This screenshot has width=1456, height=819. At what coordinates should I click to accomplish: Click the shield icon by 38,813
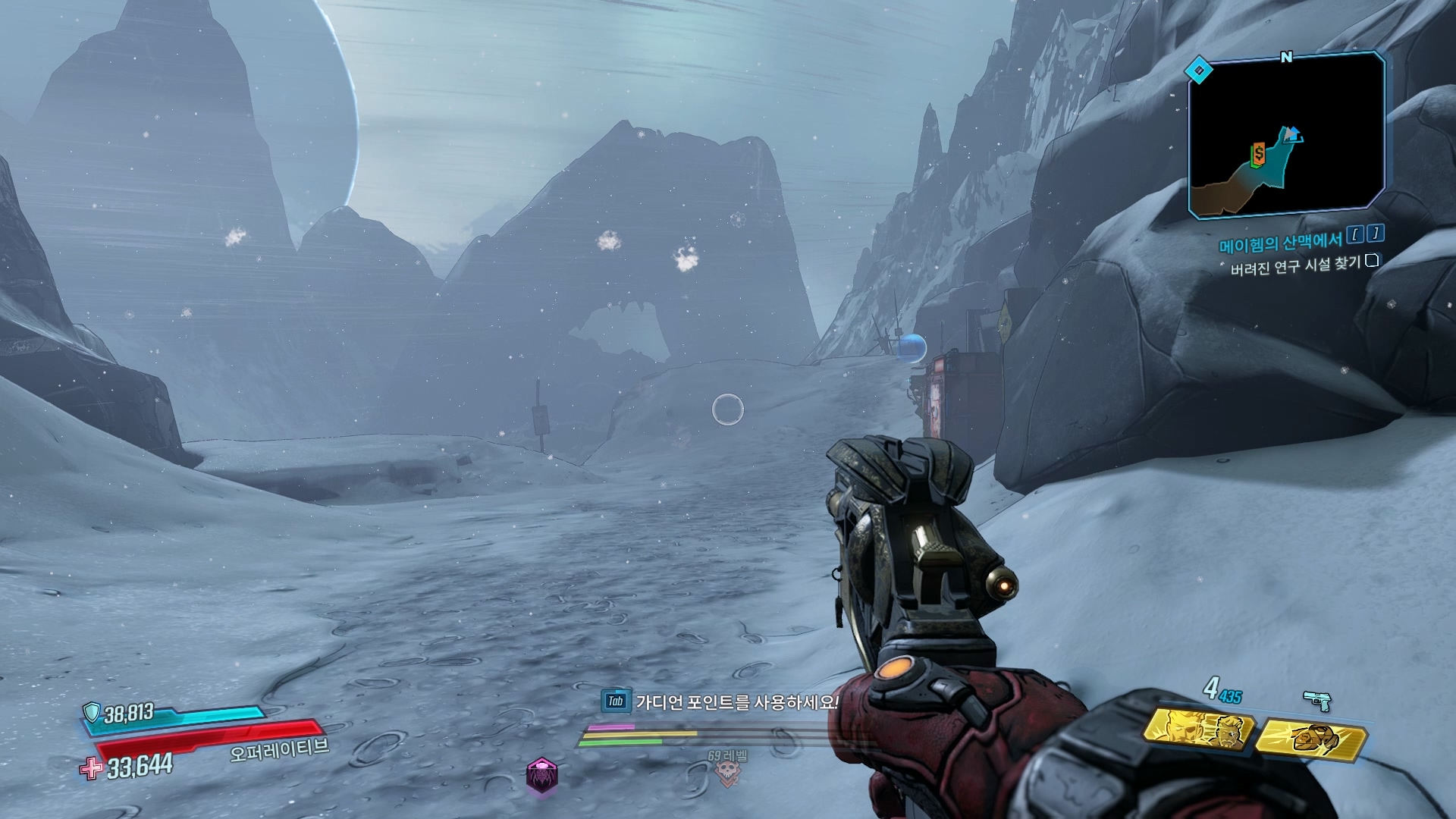[x=92, y=711]
